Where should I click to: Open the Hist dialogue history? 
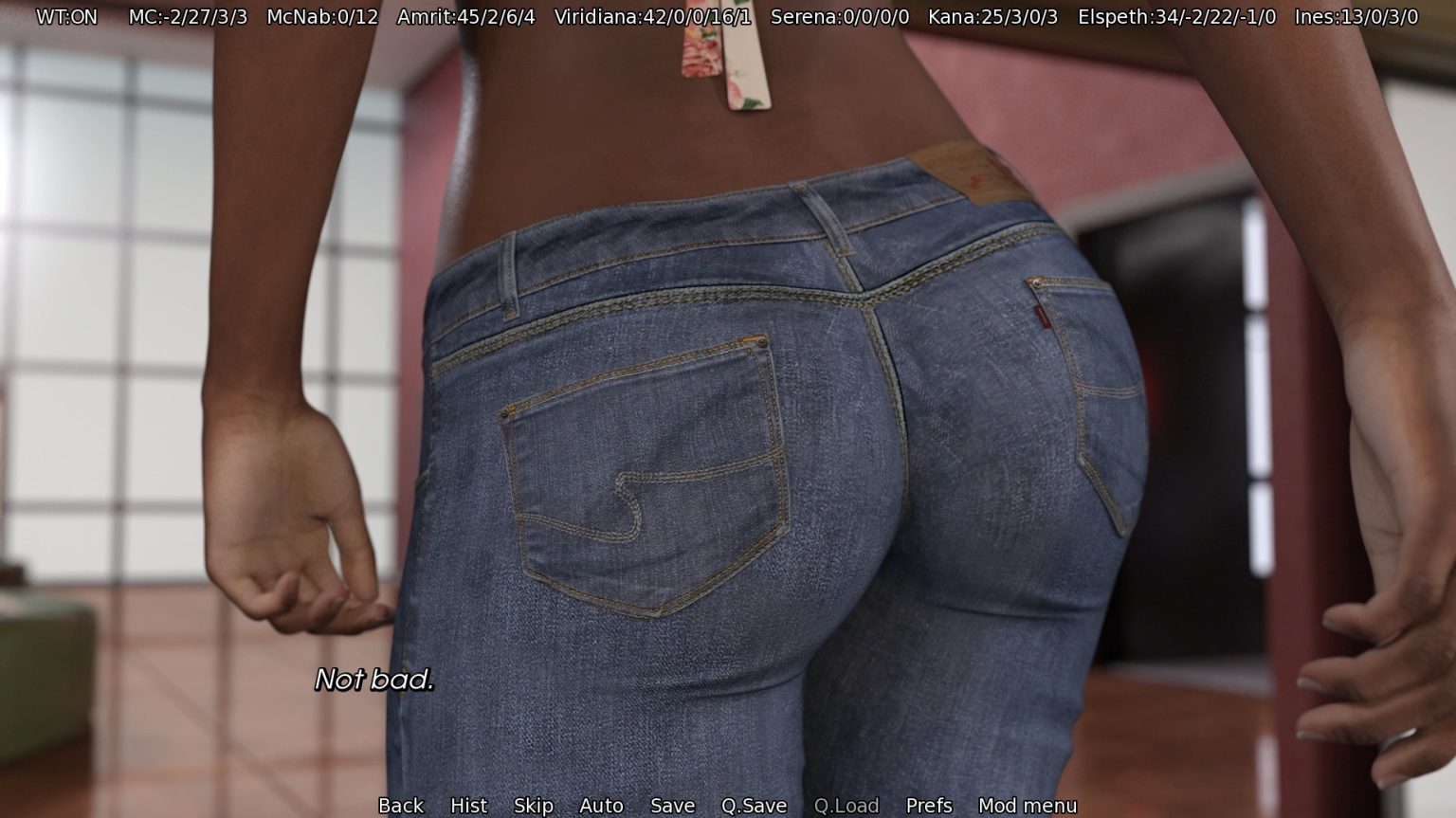click(468, 805)
